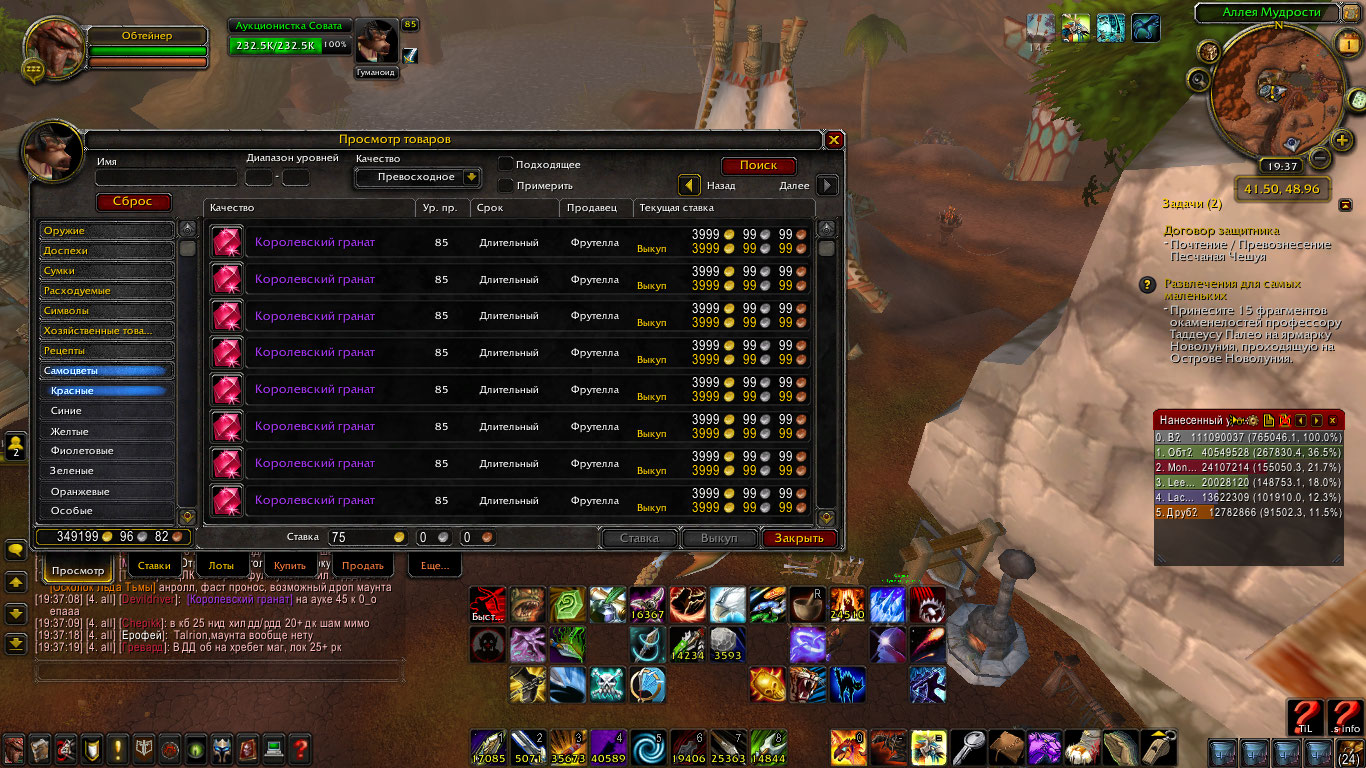Select the Оружие weapons category

tap(107, 231)
